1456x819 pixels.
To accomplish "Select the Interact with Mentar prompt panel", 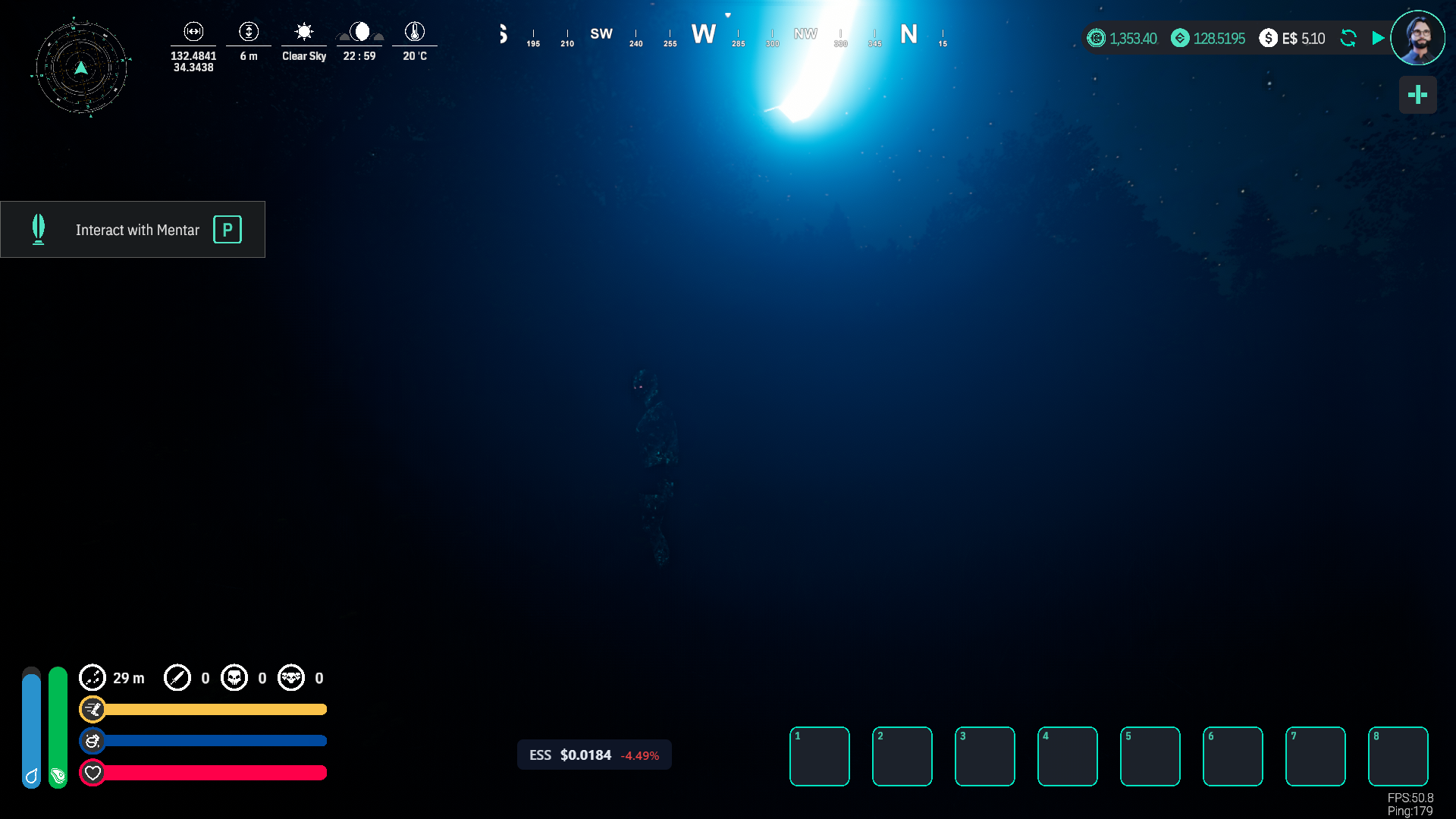I will [133, 230].
